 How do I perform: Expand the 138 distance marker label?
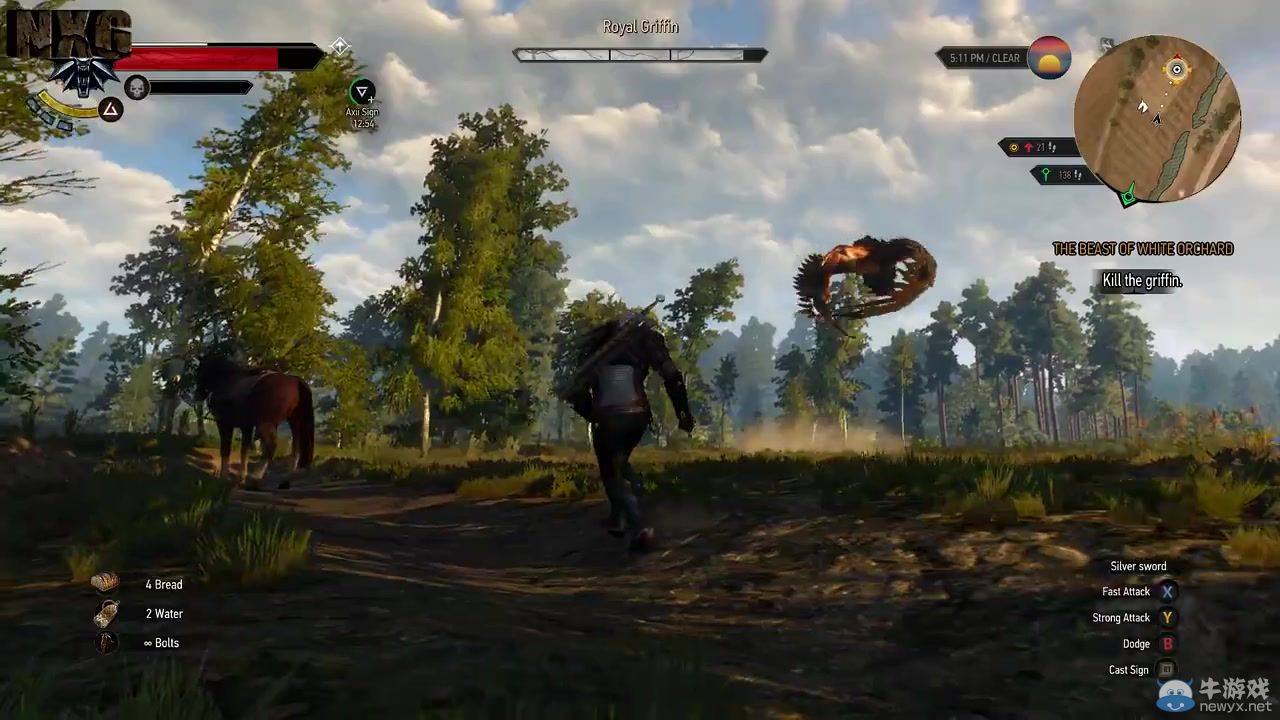tap(1063, 174)
